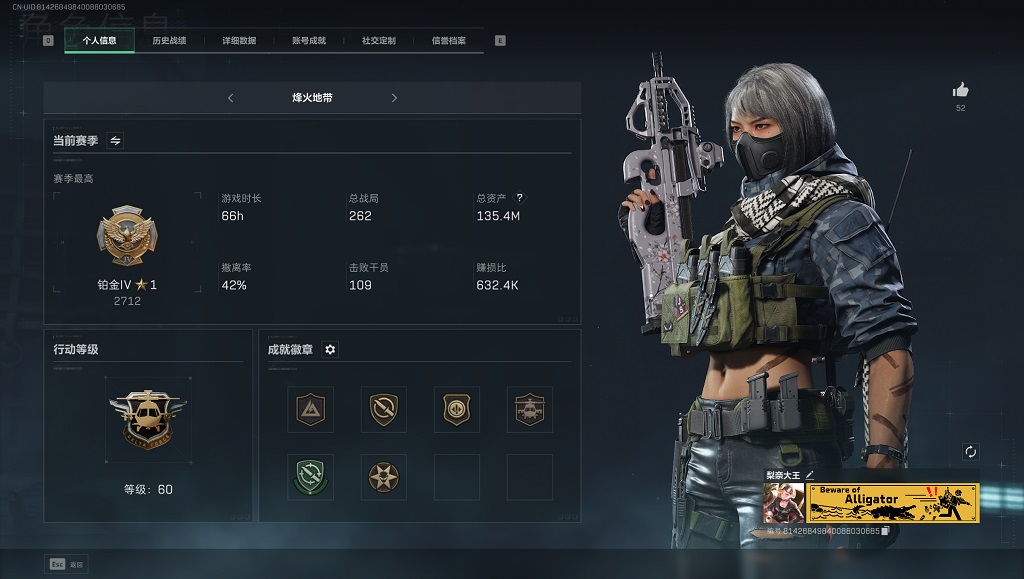
Task: Pick the skull star achievement badge
Action: point(383,477)
